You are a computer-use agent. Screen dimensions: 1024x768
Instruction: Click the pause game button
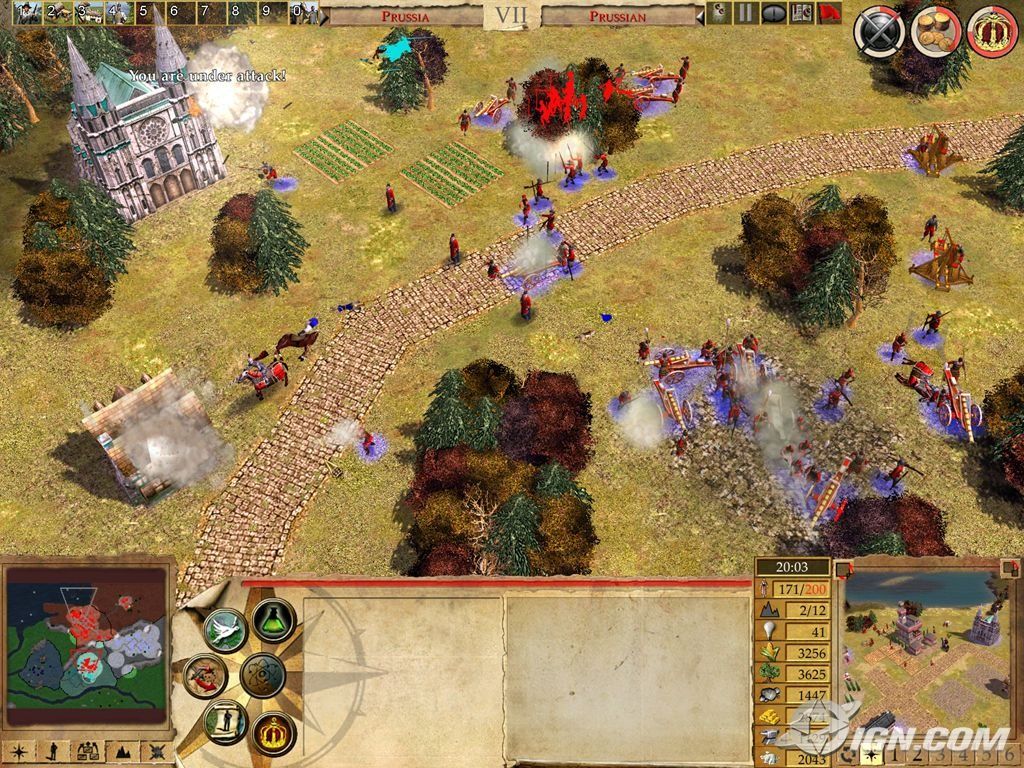click(745, 13)
